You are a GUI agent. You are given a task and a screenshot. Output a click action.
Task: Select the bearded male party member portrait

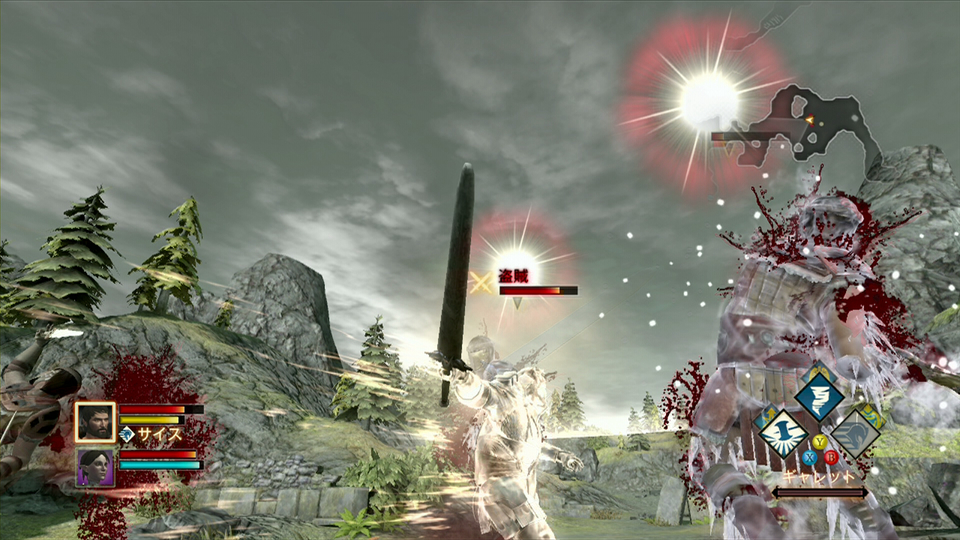tap(95, 422)
